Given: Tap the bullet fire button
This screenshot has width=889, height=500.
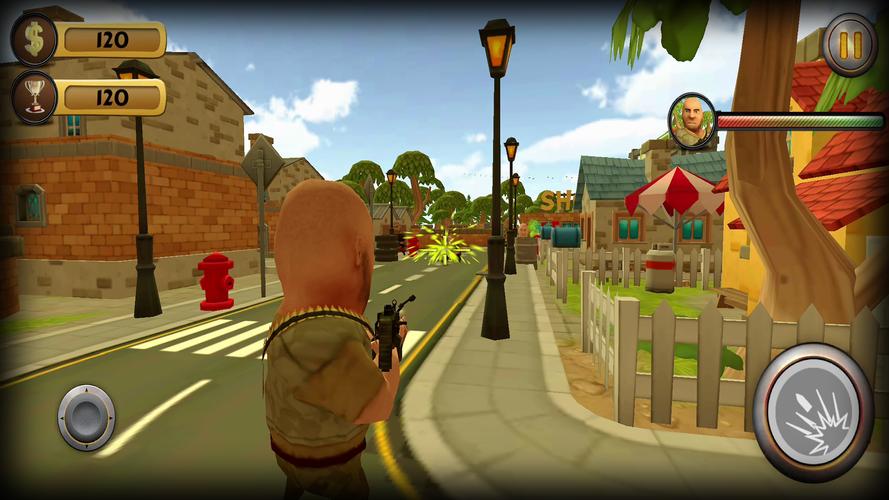Looking at the screenshot, I should (x=813, y=412).
